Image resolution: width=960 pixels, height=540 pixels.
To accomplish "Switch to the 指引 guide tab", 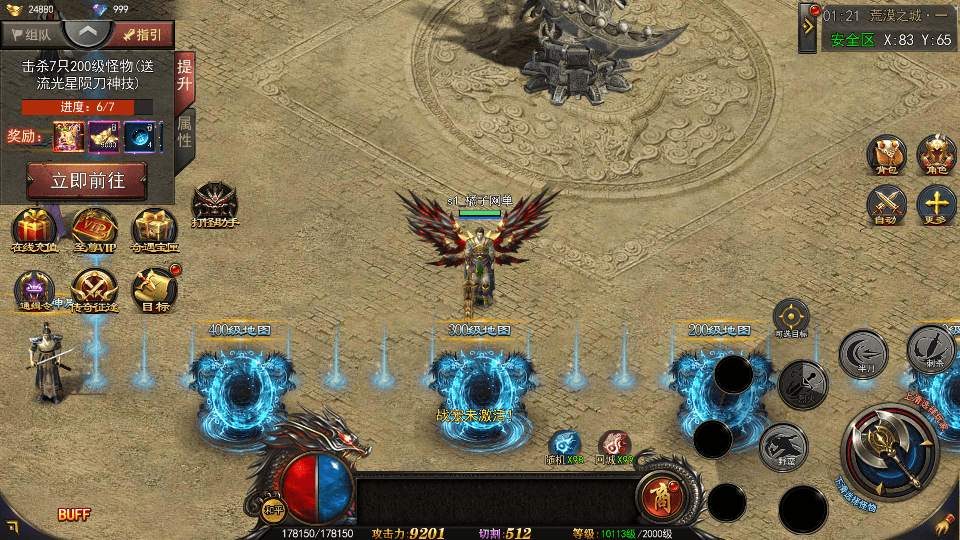I will click(142, 35).
